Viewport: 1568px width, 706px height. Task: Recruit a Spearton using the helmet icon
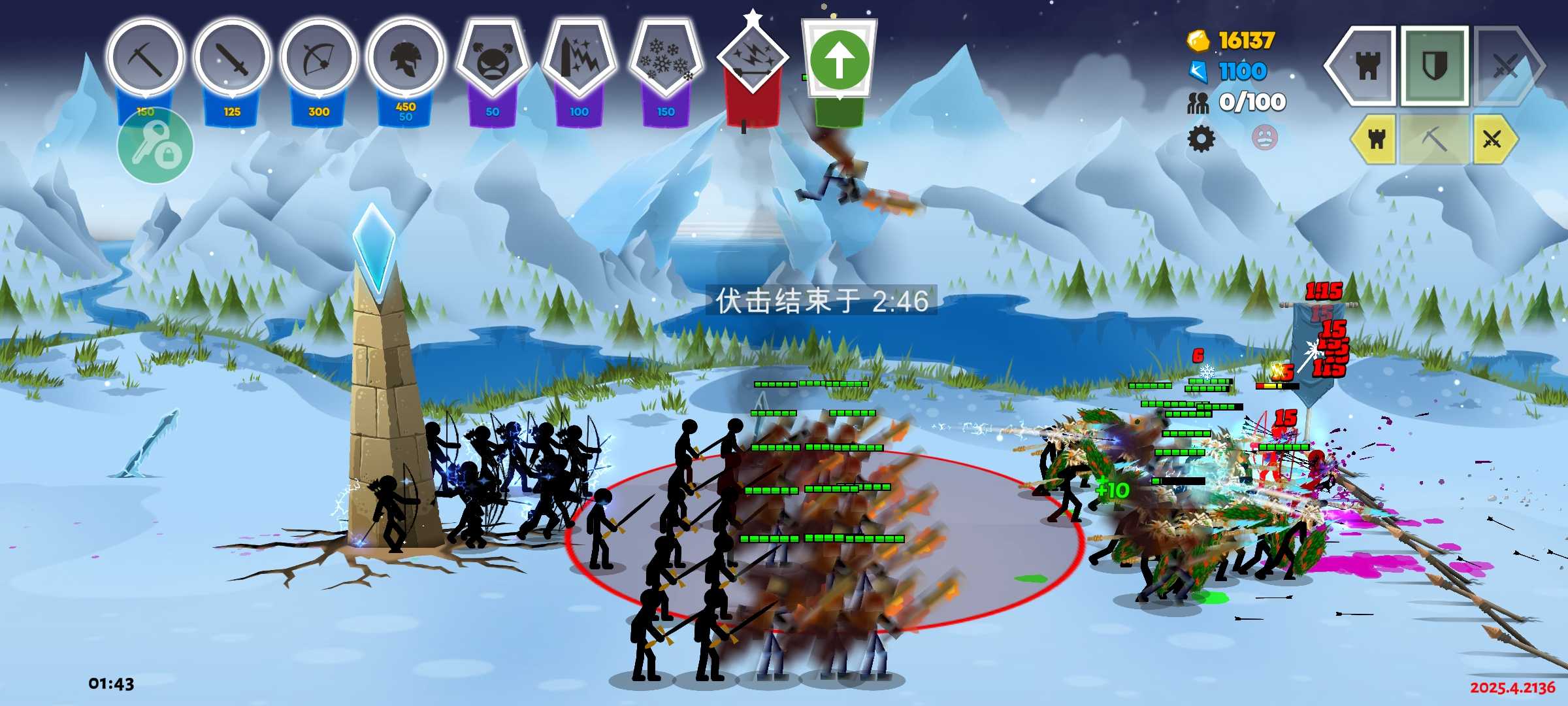pos(406,59)
